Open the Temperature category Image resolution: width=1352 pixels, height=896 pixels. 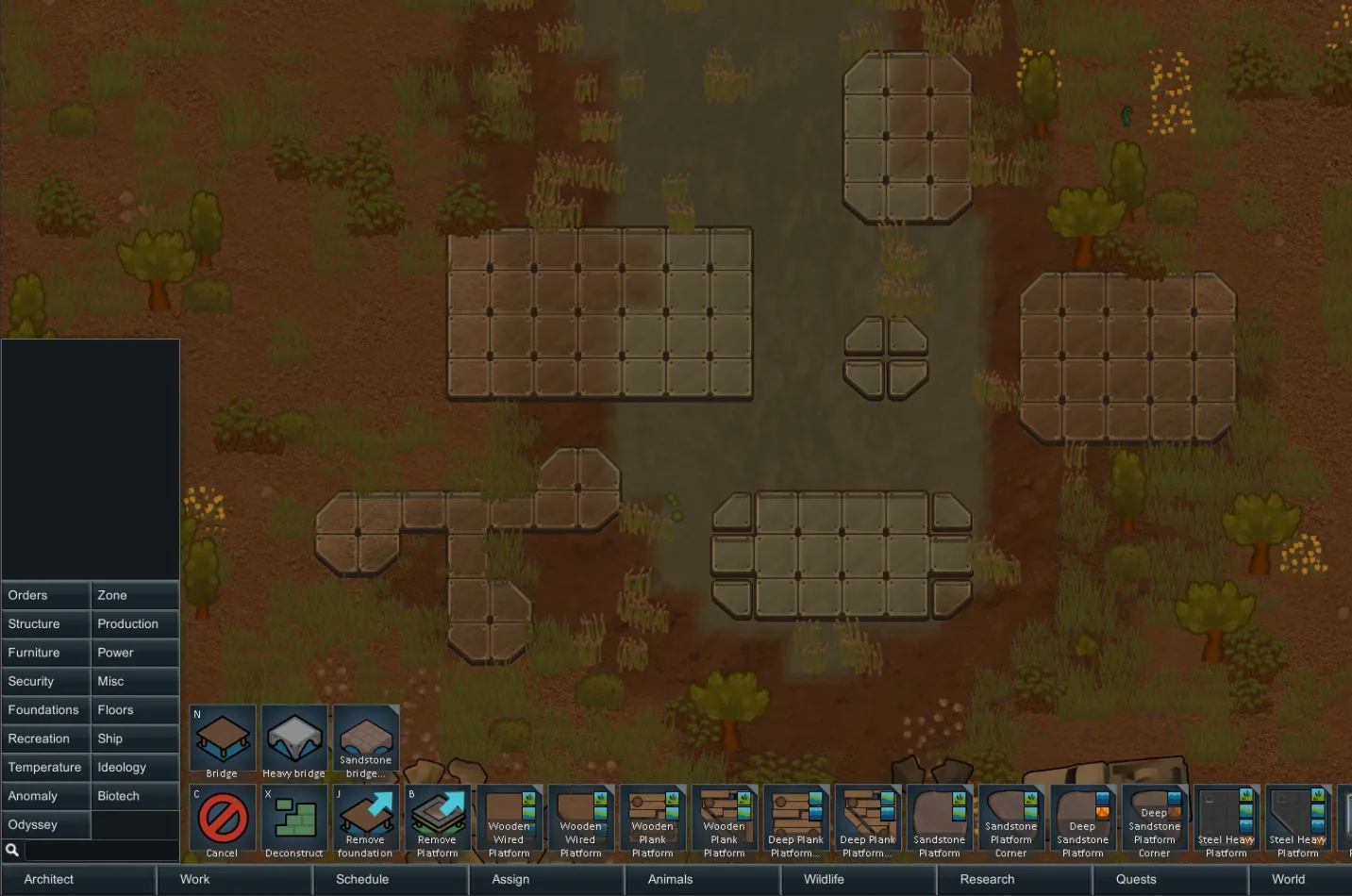tap(45, 768)
